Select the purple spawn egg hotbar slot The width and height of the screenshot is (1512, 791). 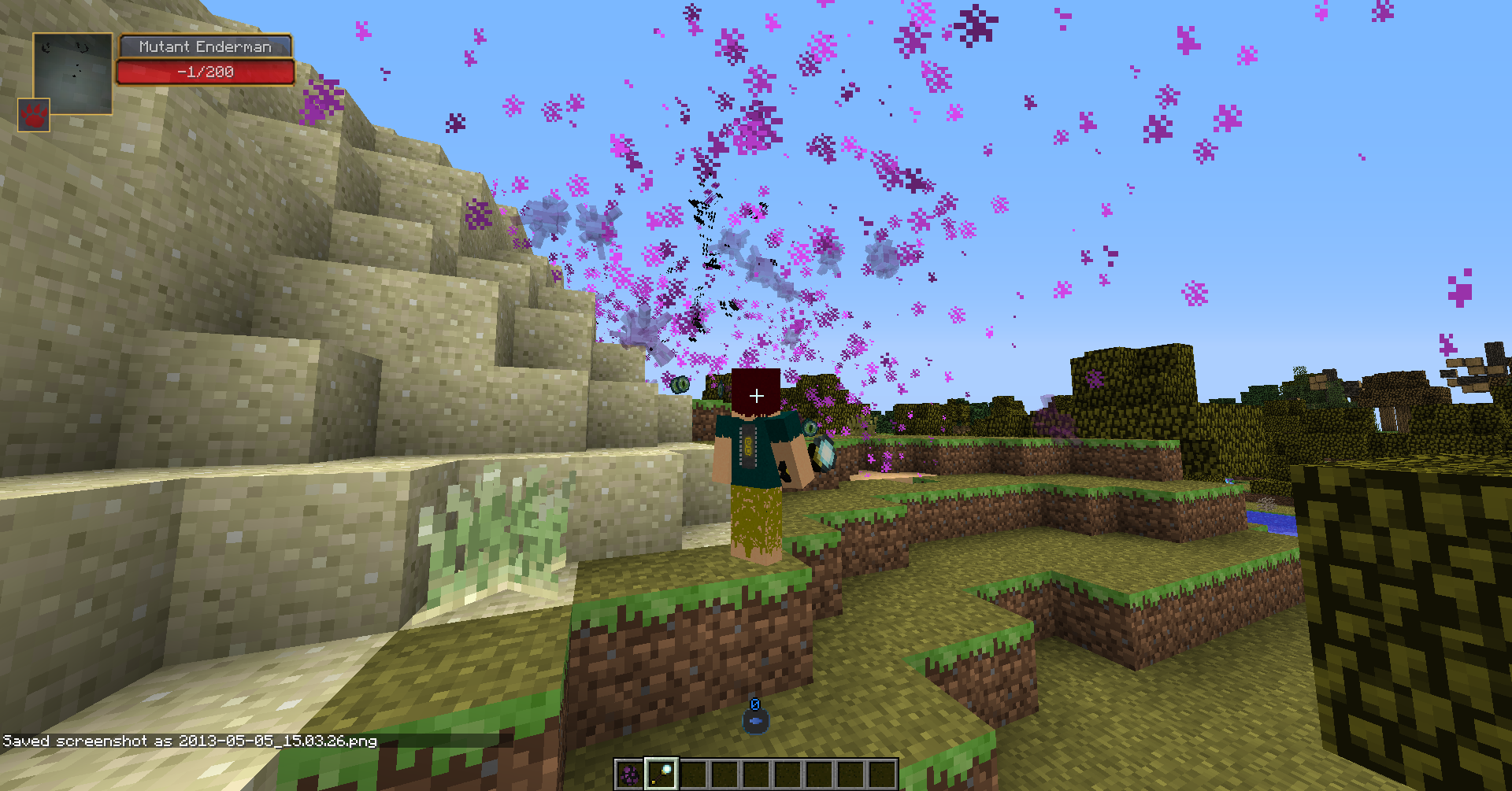coord(628,774)
